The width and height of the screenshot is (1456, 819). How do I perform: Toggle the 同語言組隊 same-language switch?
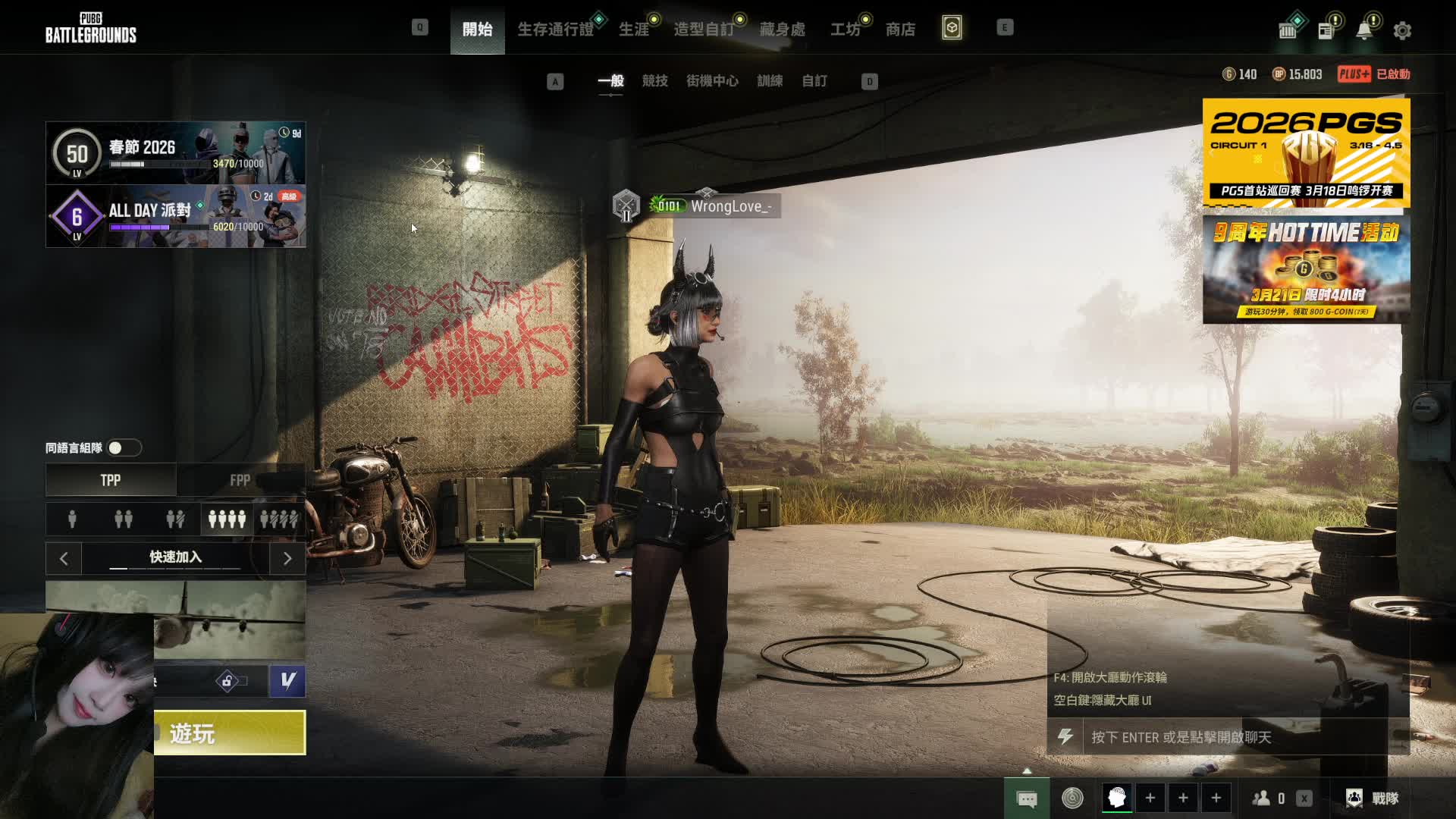tap(124, 448)
